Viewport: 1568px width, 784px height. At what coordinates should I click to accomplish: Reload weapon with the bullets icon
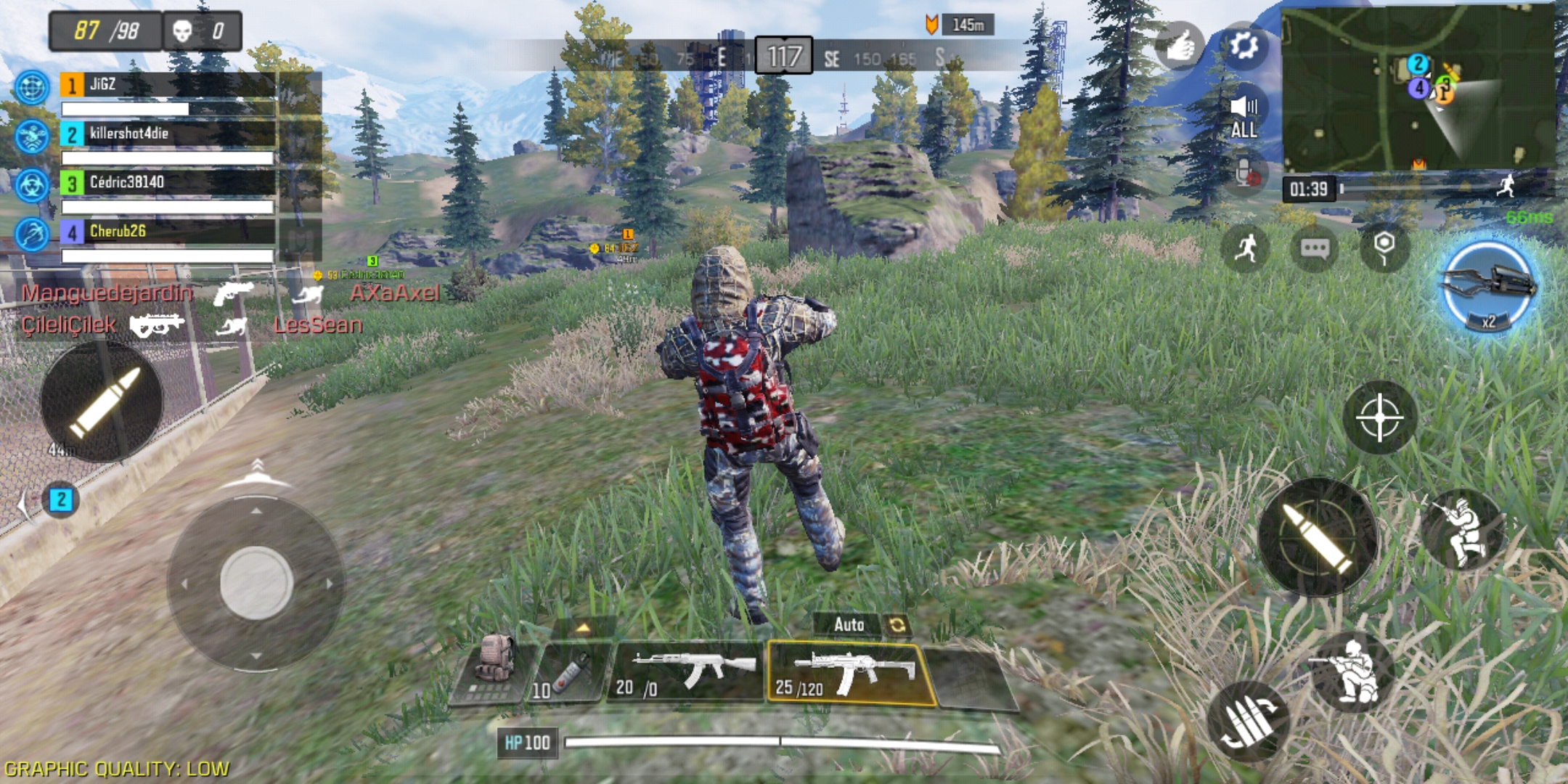coord(1249,721)
